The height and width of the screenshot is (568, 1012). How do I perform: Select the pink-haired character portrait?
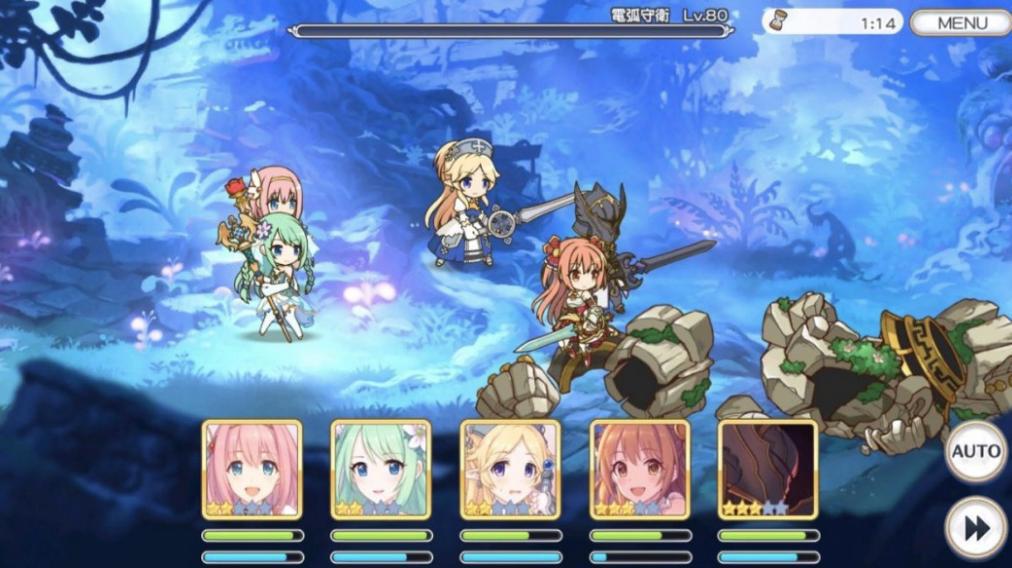click(x=252, y=469)
